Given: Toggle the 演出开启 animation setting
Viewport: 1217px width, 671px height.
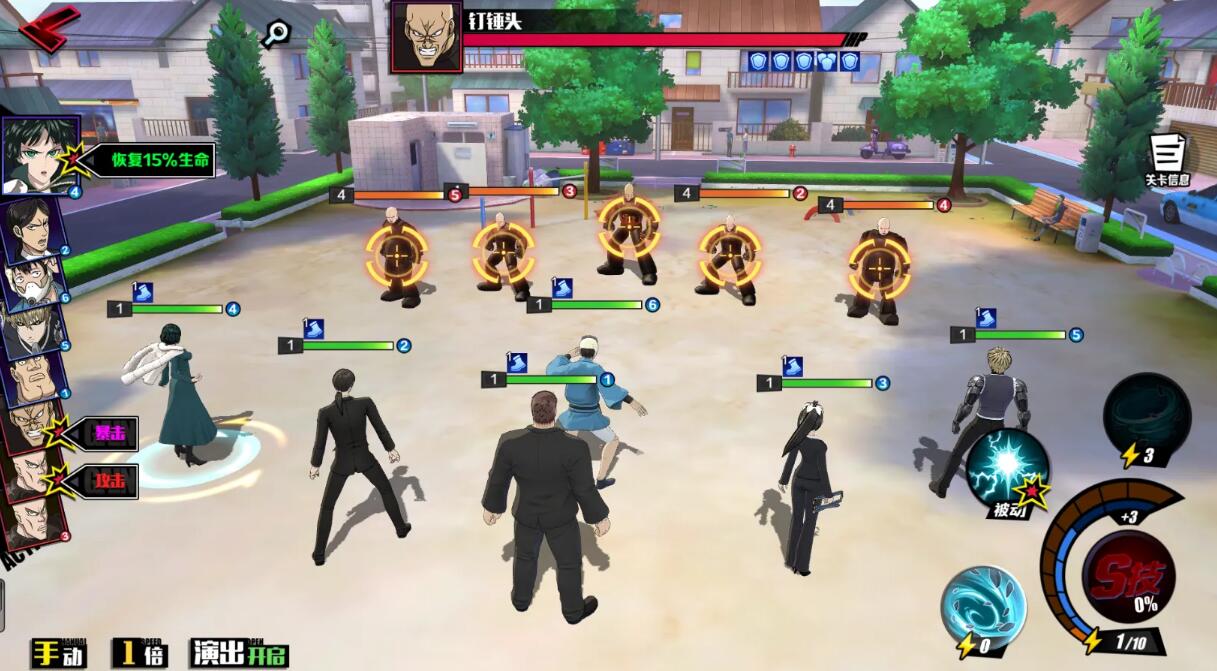Looking at the screenshot, I should click(240, 653).
